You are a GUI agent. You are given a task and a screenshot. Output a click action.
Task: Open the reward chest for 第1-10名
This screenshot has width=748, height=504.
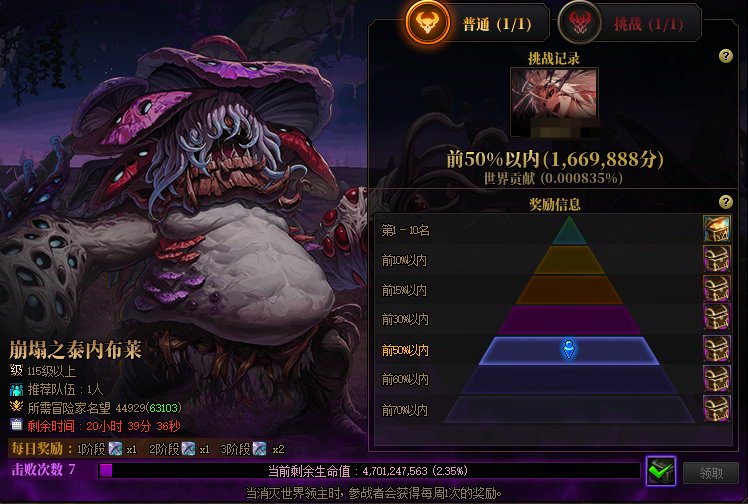click(716, 230)
